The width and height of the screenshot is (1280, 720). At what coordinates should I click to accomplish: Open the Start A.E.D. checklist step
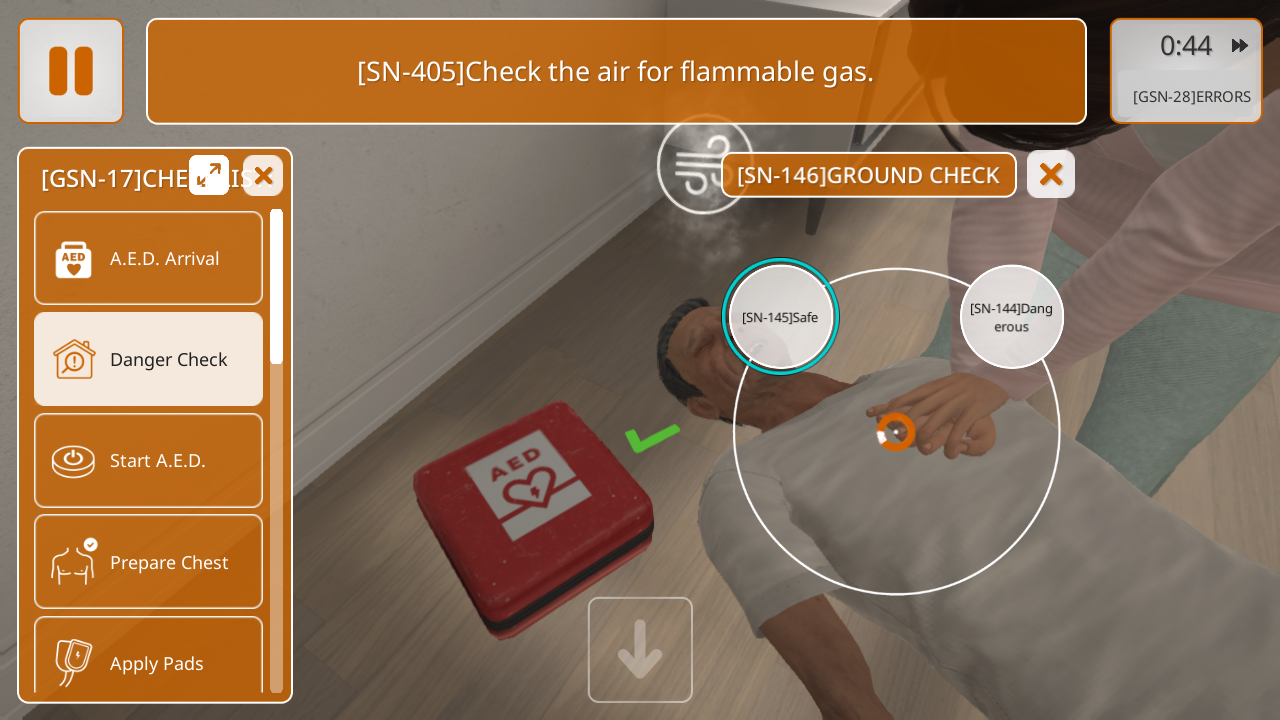148,461
